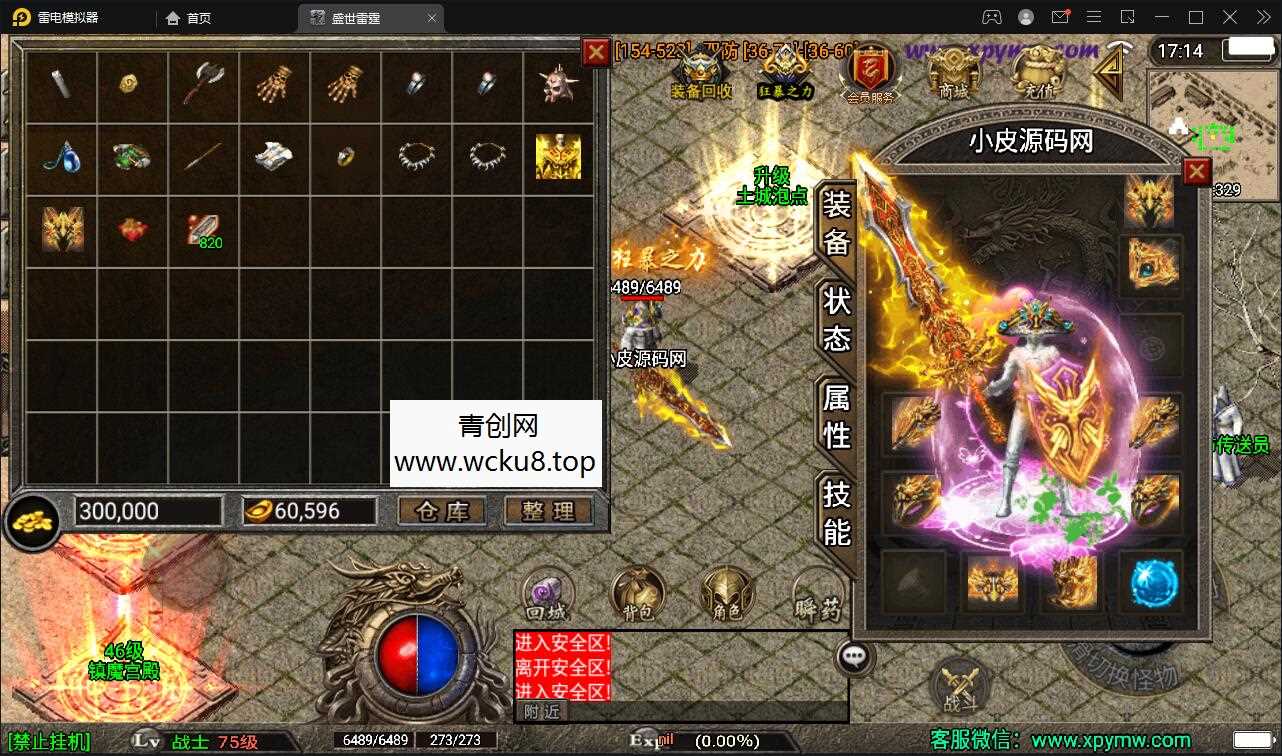Activate the 狂暴之力 berserk power icon

click(786, 70)
